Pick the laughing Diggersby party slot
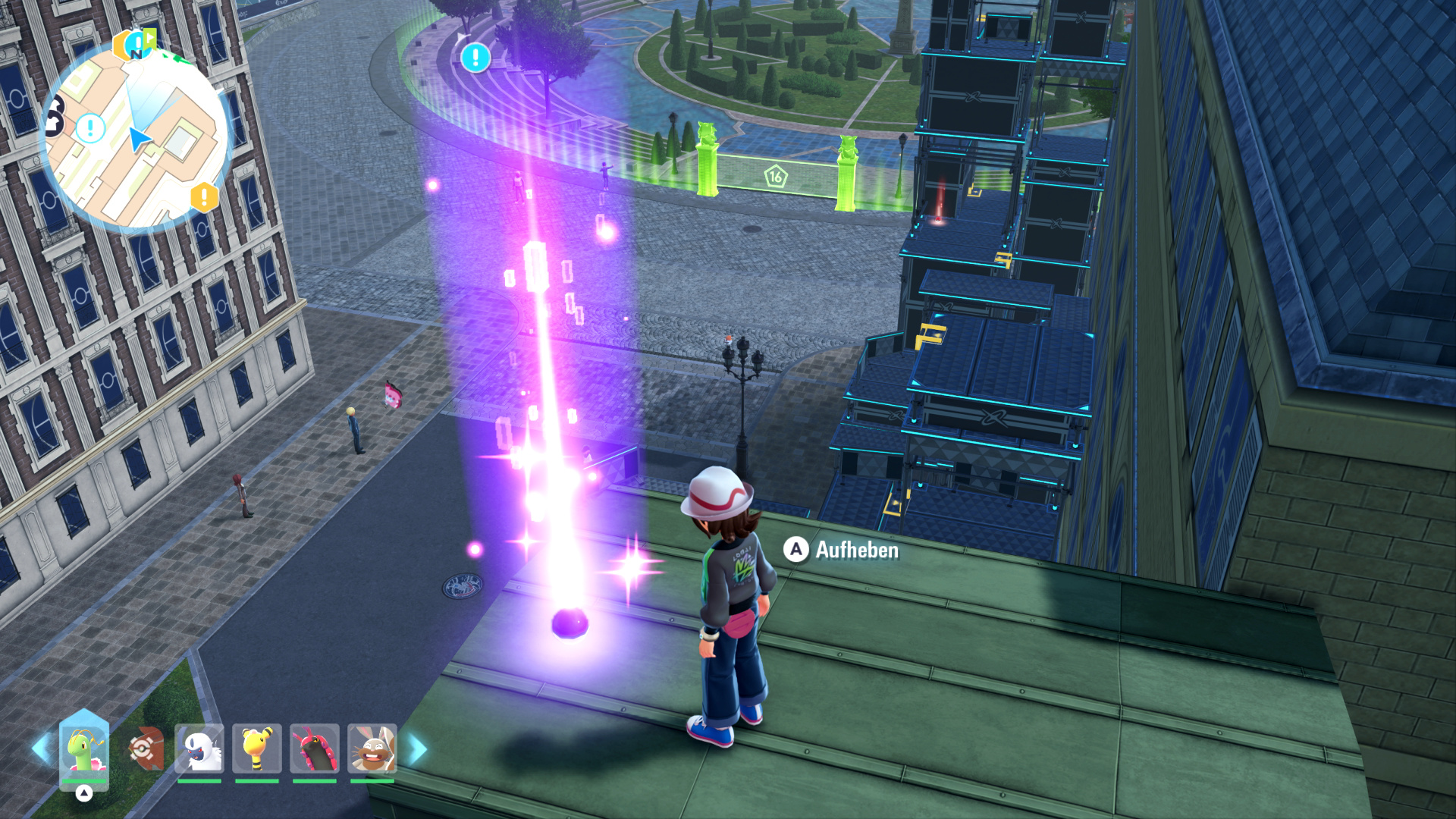 tap(372, 749)
